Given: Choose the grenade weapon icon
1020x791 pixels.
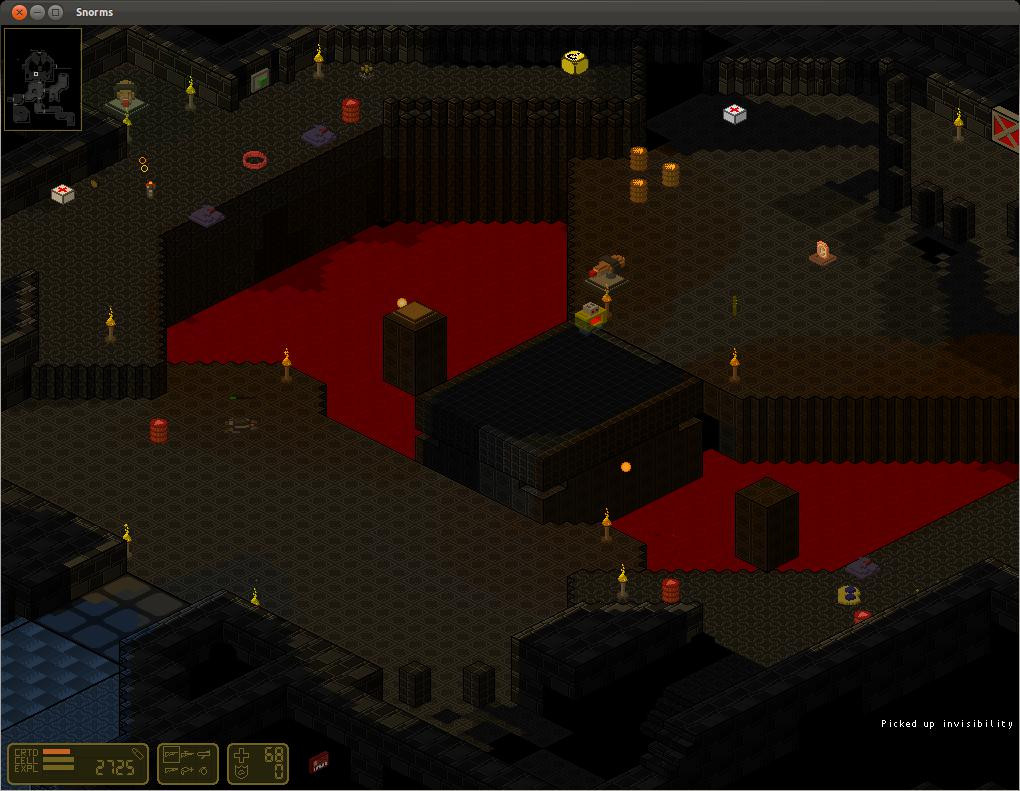Looking at the screenshot, I should click(x=205, y=771).
